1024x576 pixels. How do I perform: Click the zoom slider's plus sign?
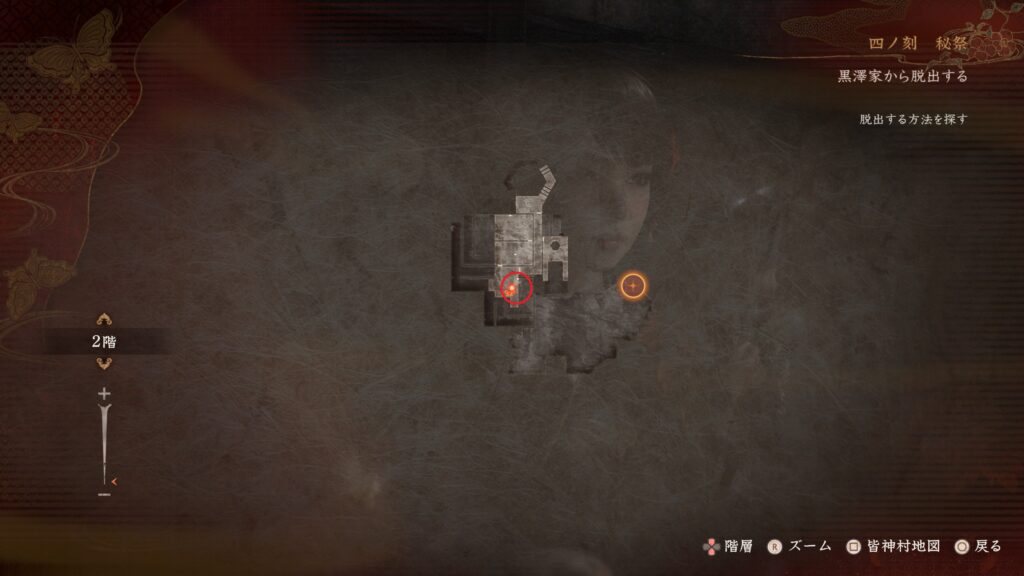[x=103, y=394]
